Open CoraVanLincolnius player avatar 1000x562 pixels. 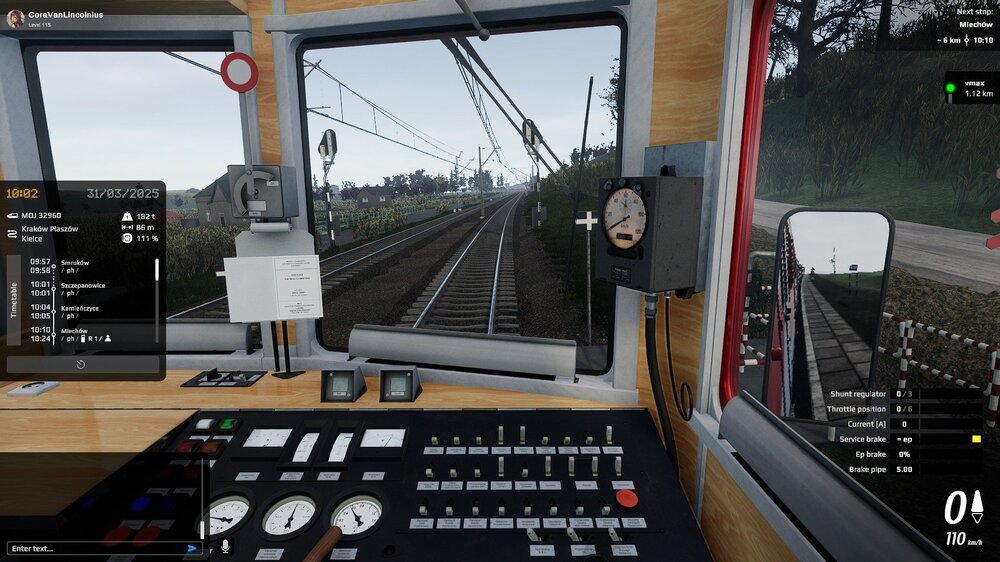[15, 18]
